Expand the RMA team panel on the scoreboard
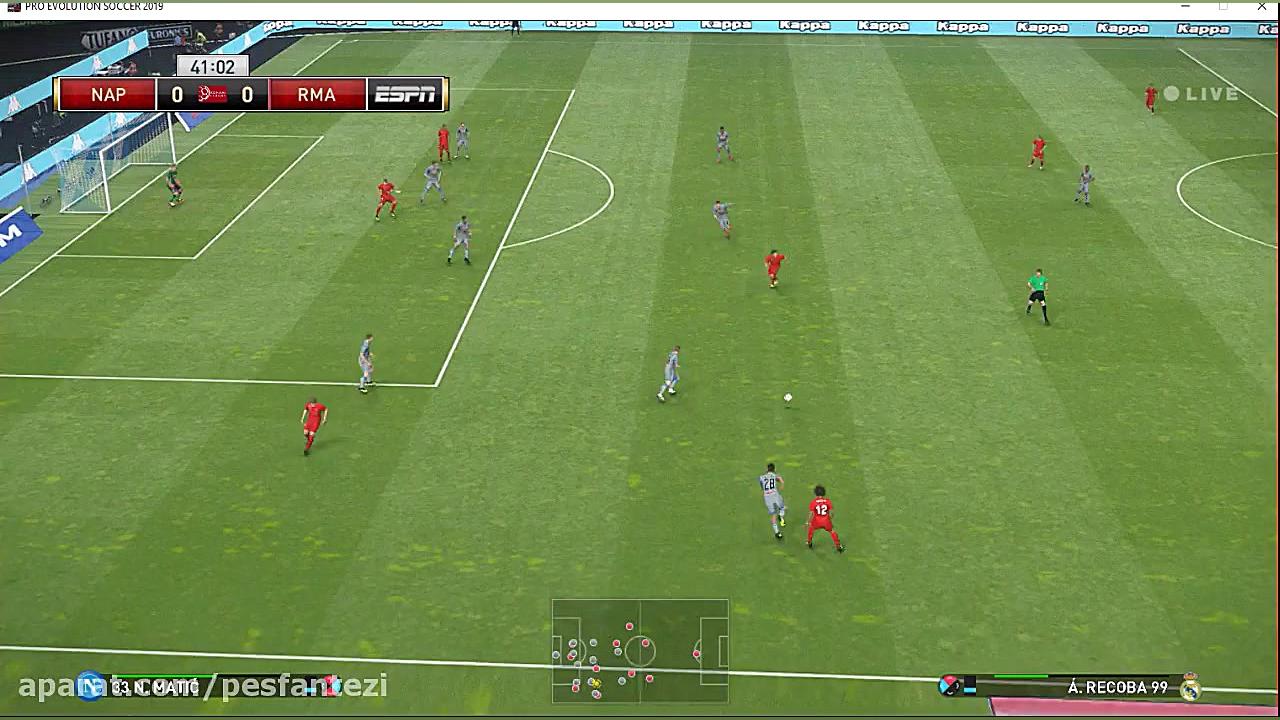 point(316,94)
